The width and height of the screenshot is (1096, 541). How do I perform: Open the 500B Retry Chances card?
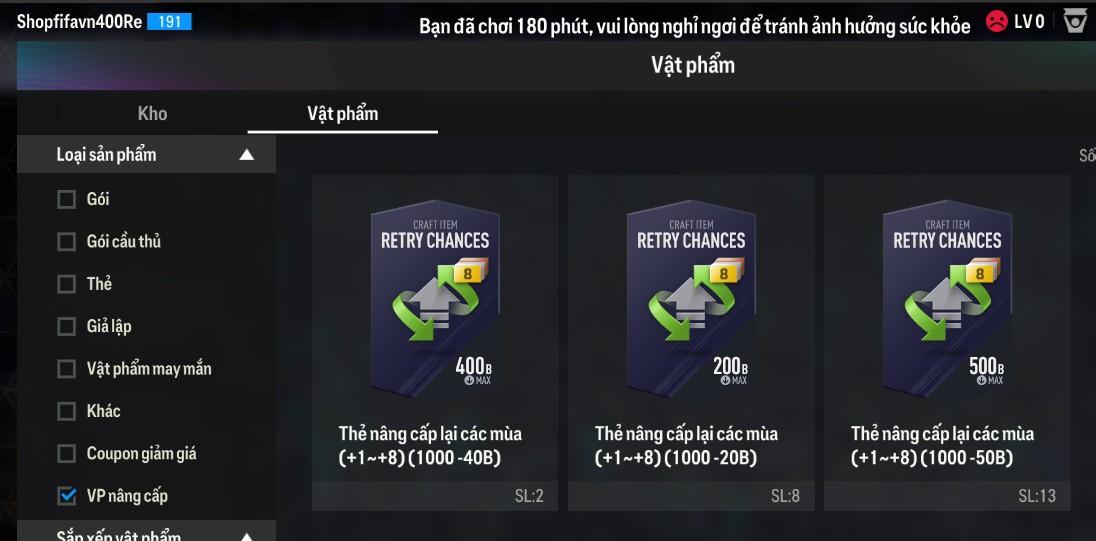947,342
